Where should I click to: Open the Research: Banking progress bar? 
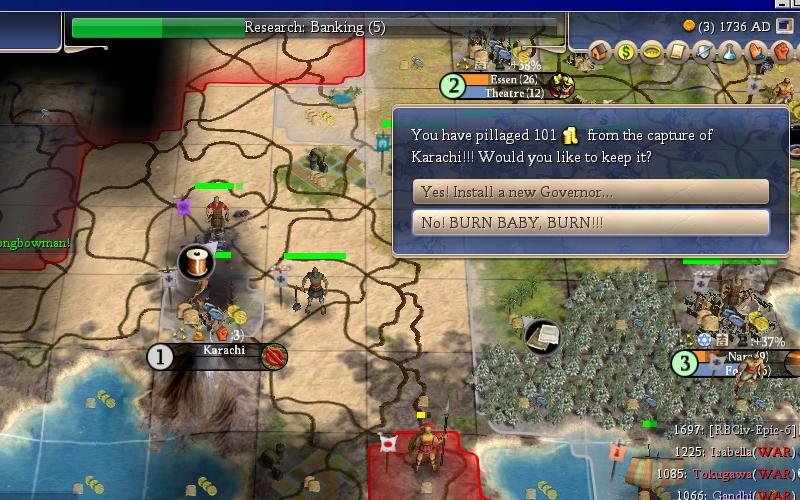314,28
